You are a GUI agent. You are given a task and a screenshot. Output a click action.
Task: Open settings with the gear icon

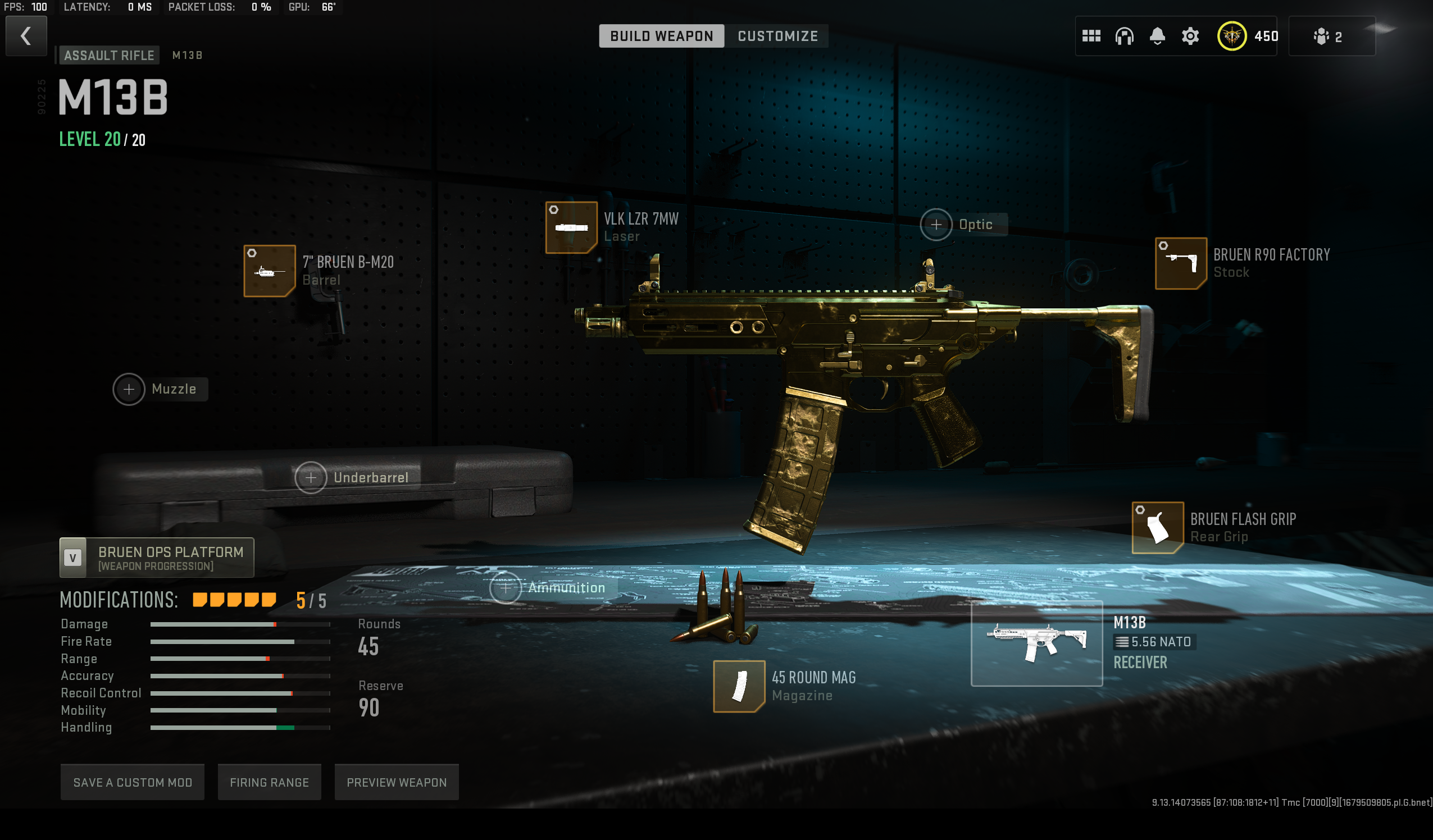click(x=1190, y=36)
